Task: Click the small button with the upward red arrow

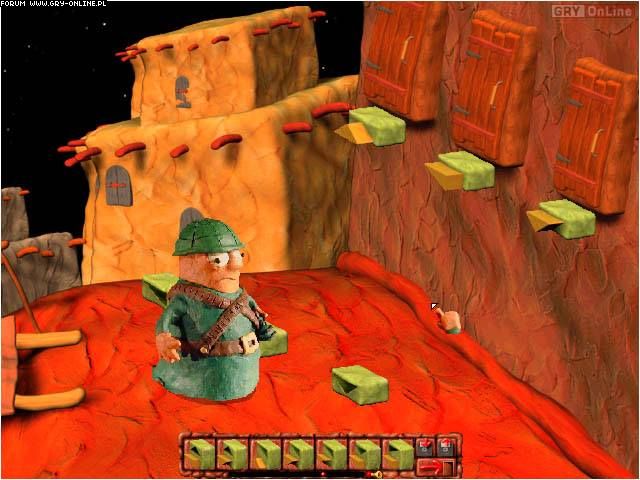Action: [445, 447]
